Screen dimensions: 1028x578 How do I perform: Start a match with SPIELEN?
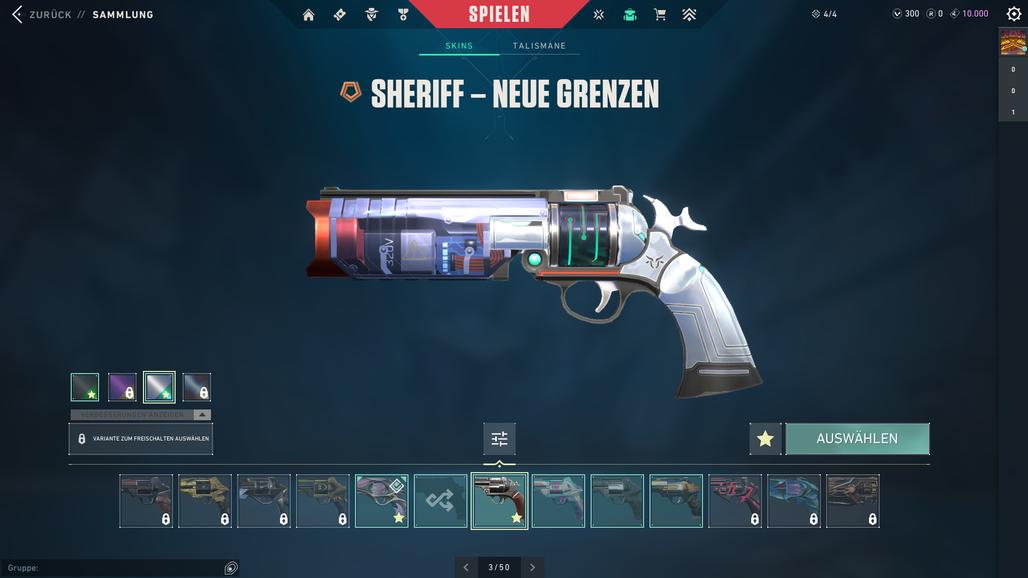(x=499, y=14)
